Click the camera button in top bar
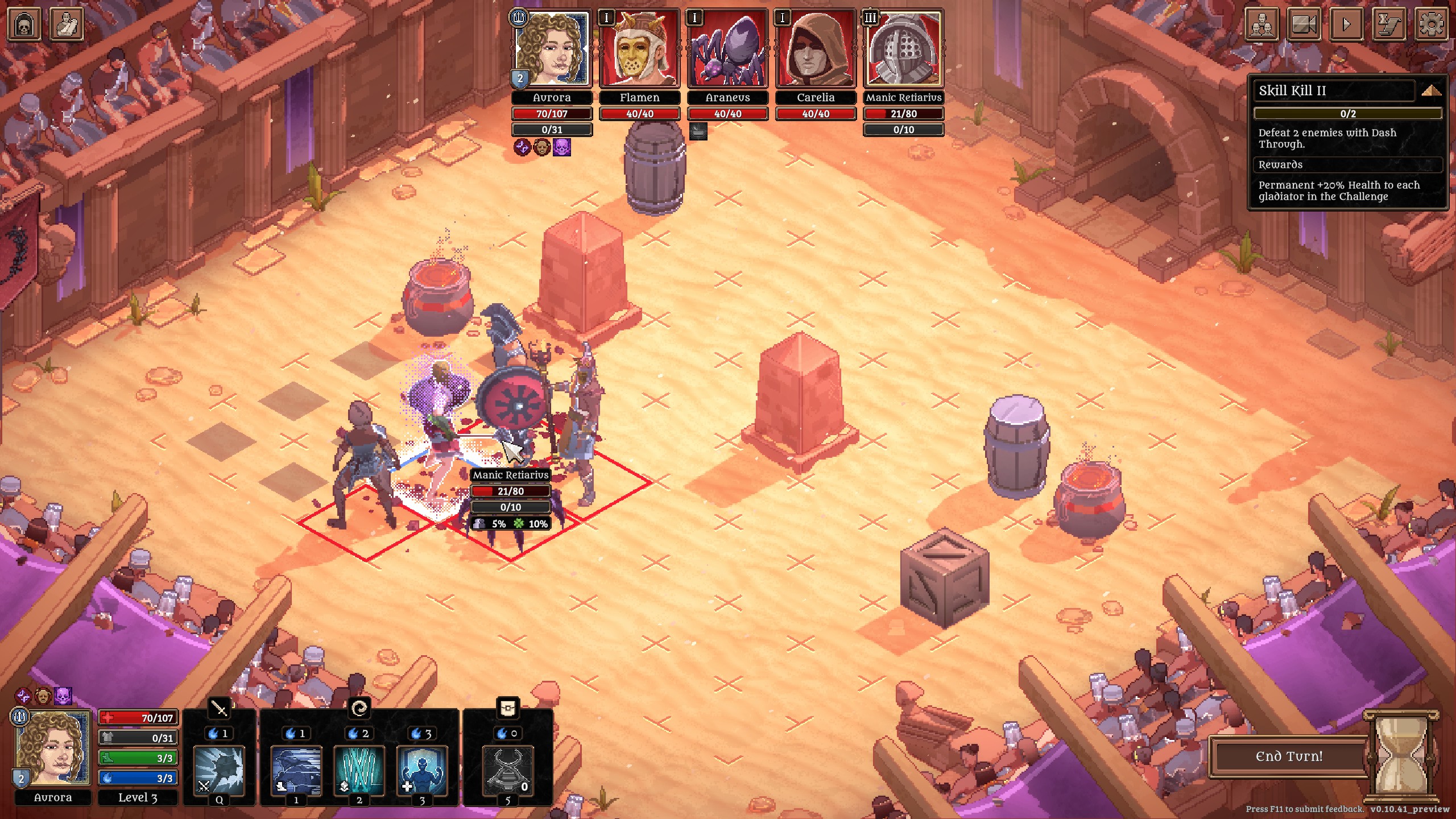 tap(1304, 24)
